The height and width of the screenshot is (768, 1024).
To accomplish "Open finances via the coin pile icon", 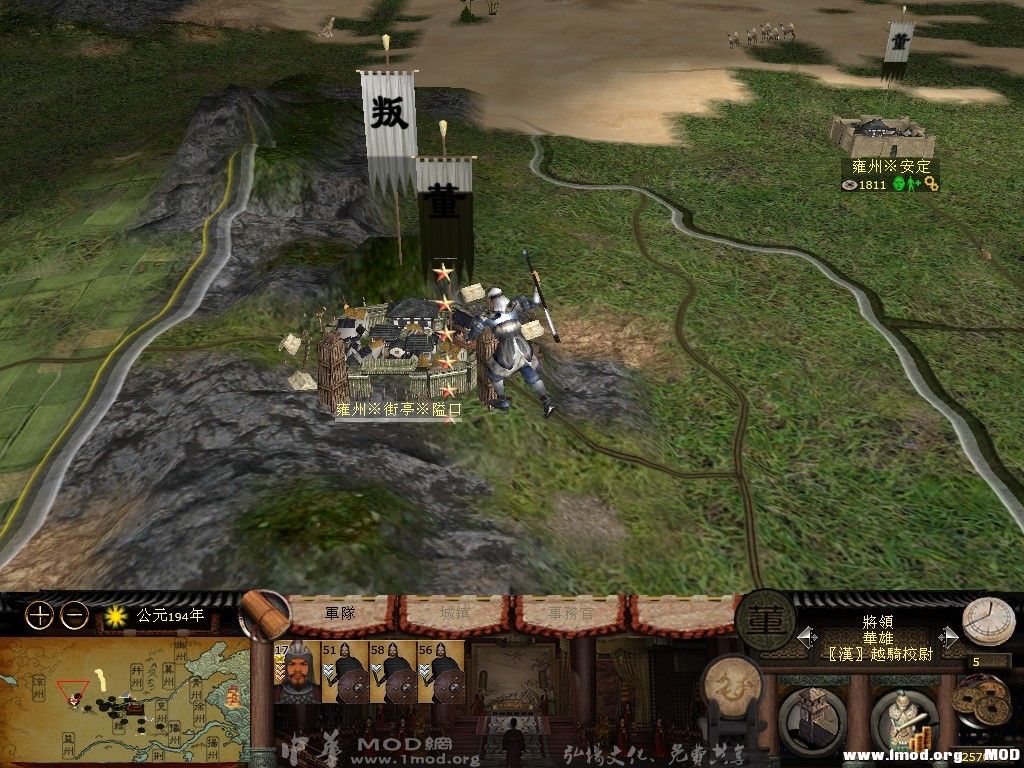I will coord(980,704).
